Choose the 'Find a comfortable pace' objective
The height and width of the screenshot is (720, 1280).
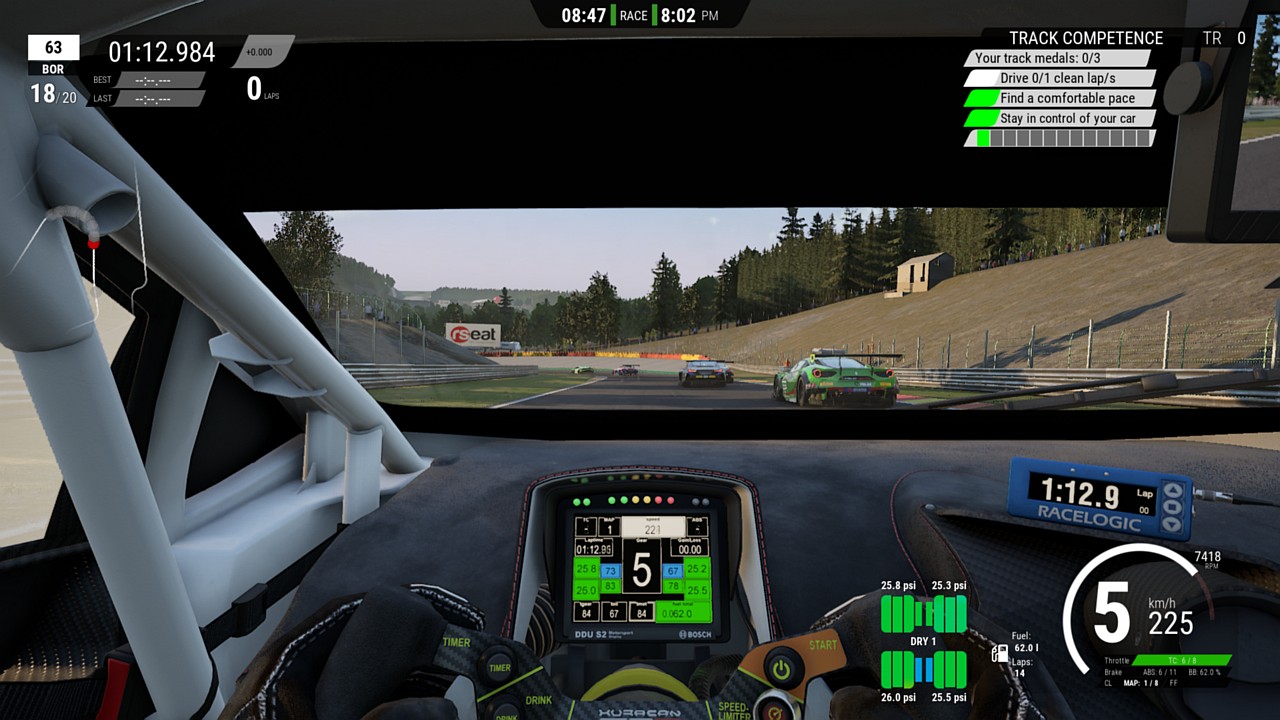coord(1060,98)
